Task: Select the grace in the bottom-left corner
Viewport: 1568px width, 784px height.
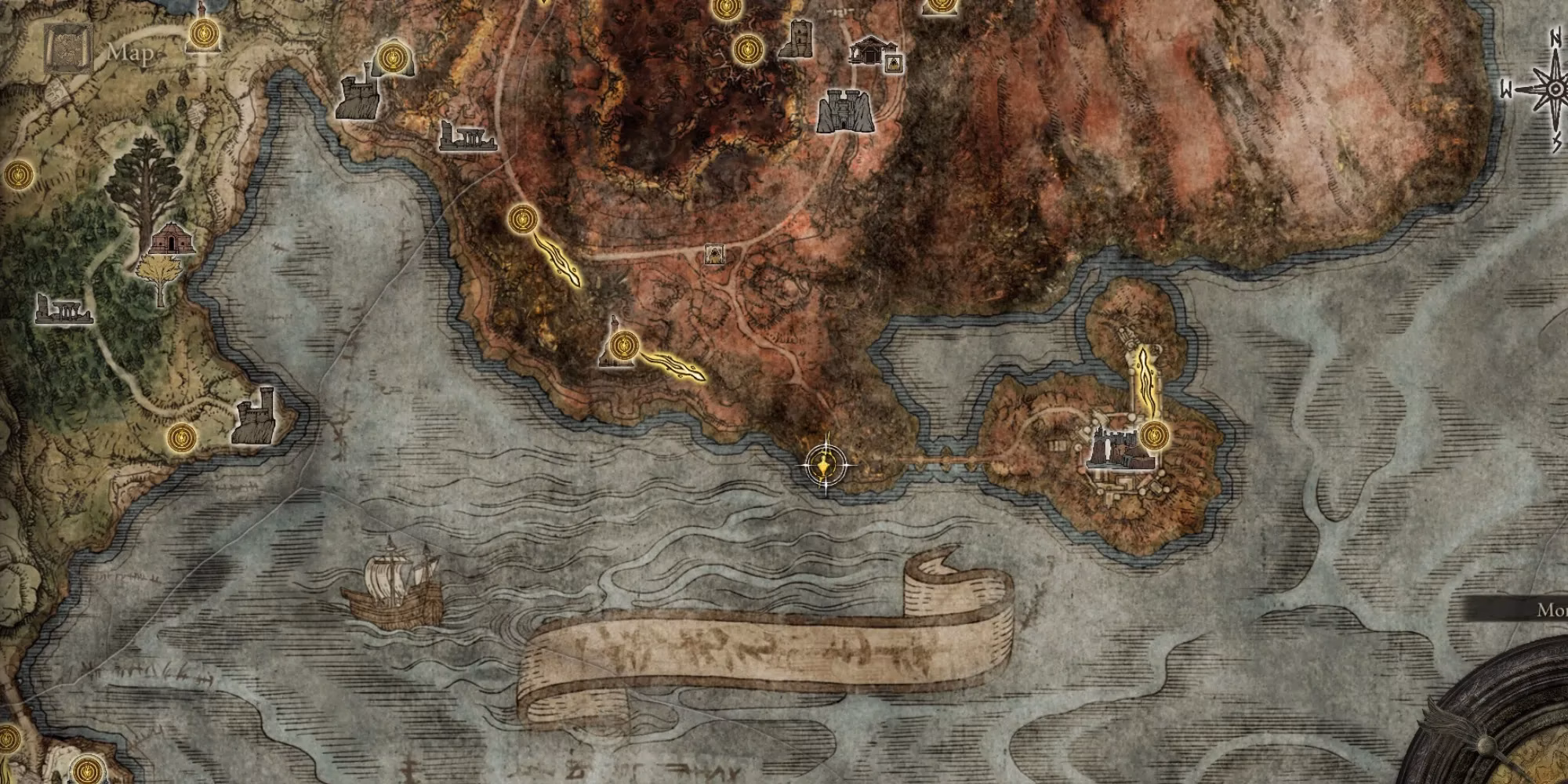Action: click(x=85, y=769)
